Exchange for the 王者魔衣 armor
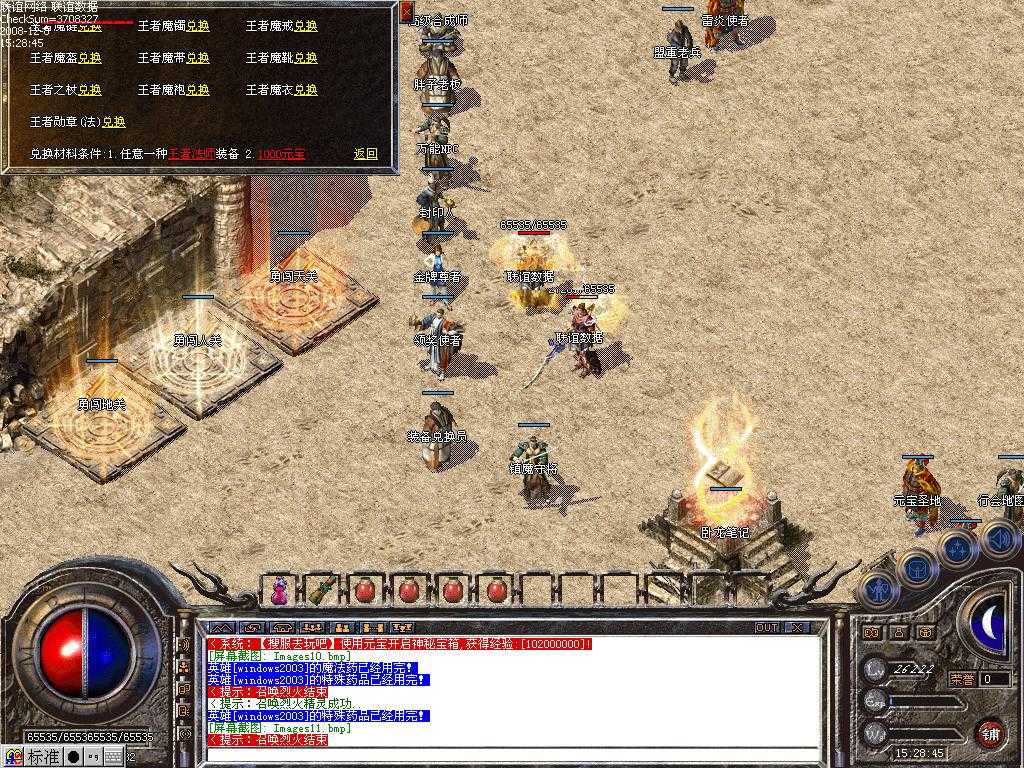Viewport: 1024px width, 768px height. (x=305, y=90)
